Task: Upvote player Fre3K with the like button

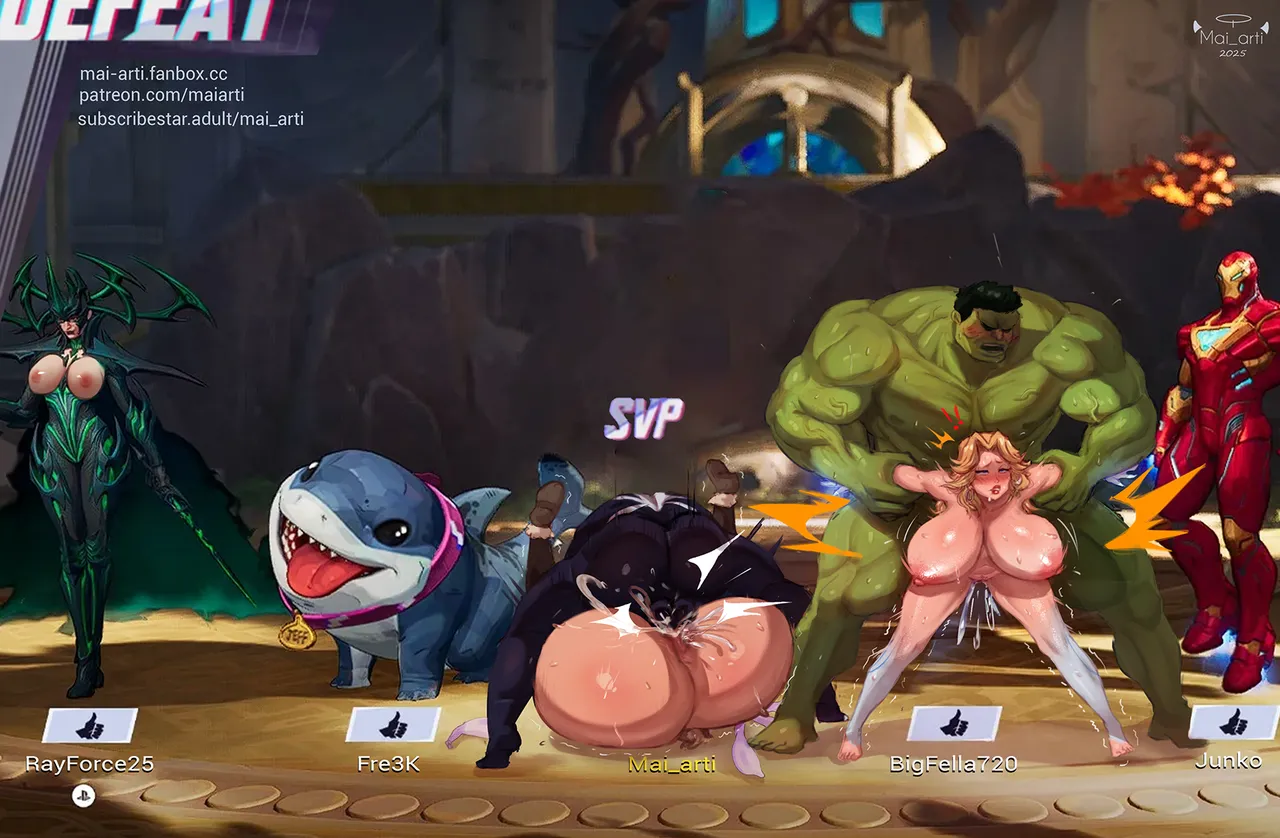Action: pyautogui.click(x=393, y=725)
